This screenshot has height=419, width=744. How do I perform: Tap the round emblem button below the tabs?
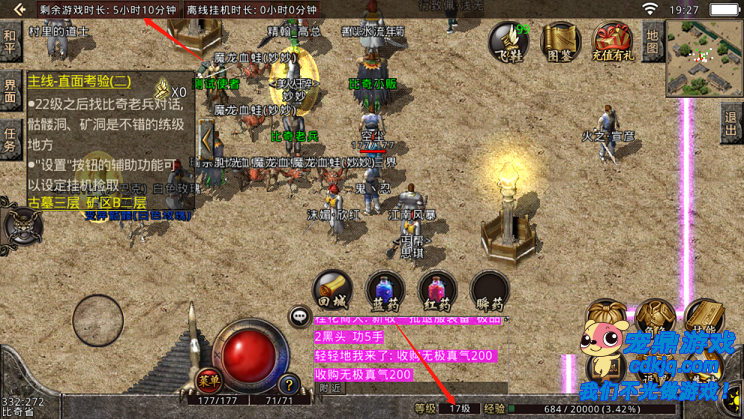pos(22,224)
